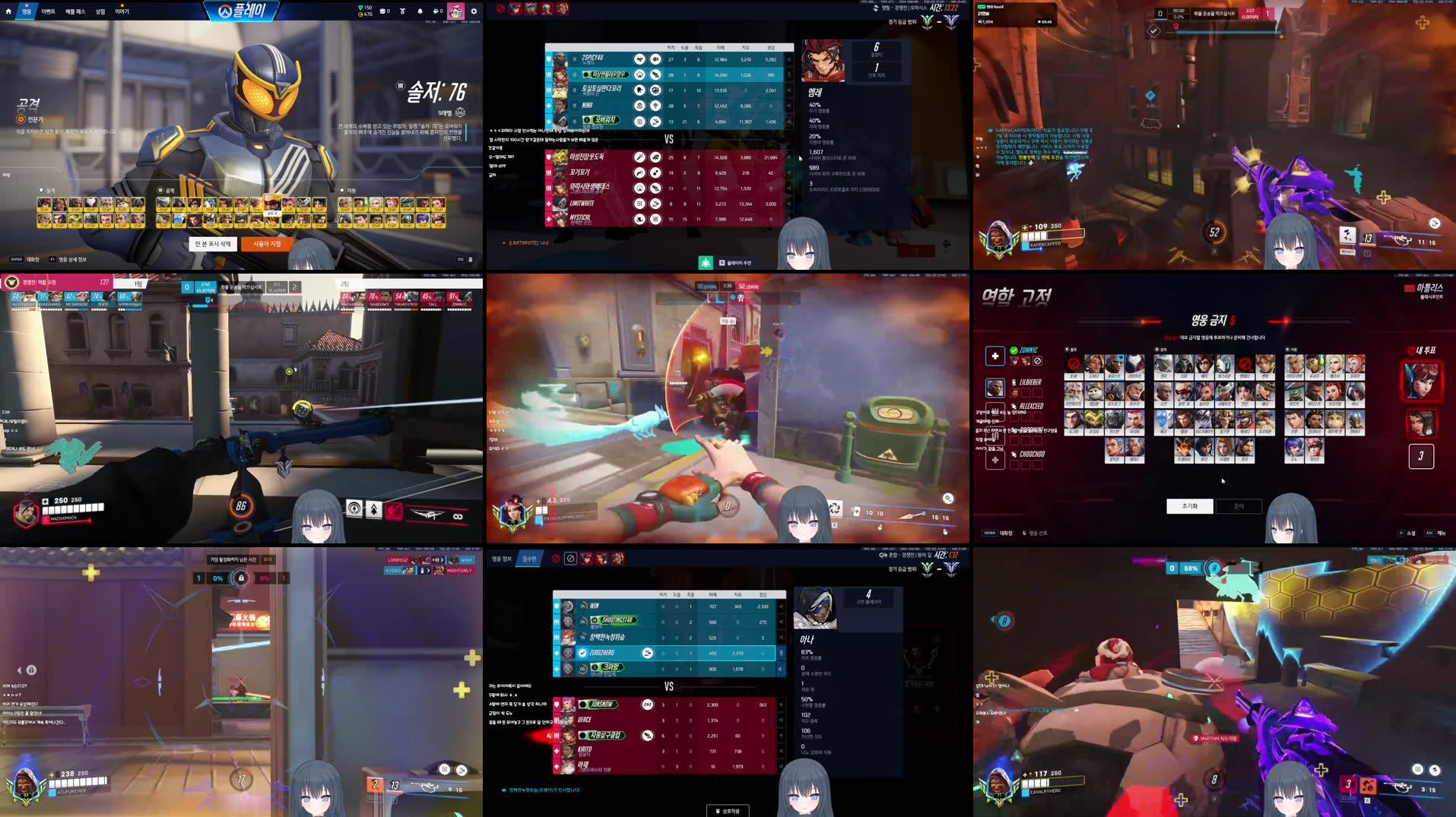Click the 상호작용 button below the scoreboard
The image size is (1456, 817).
pos(728,811)
